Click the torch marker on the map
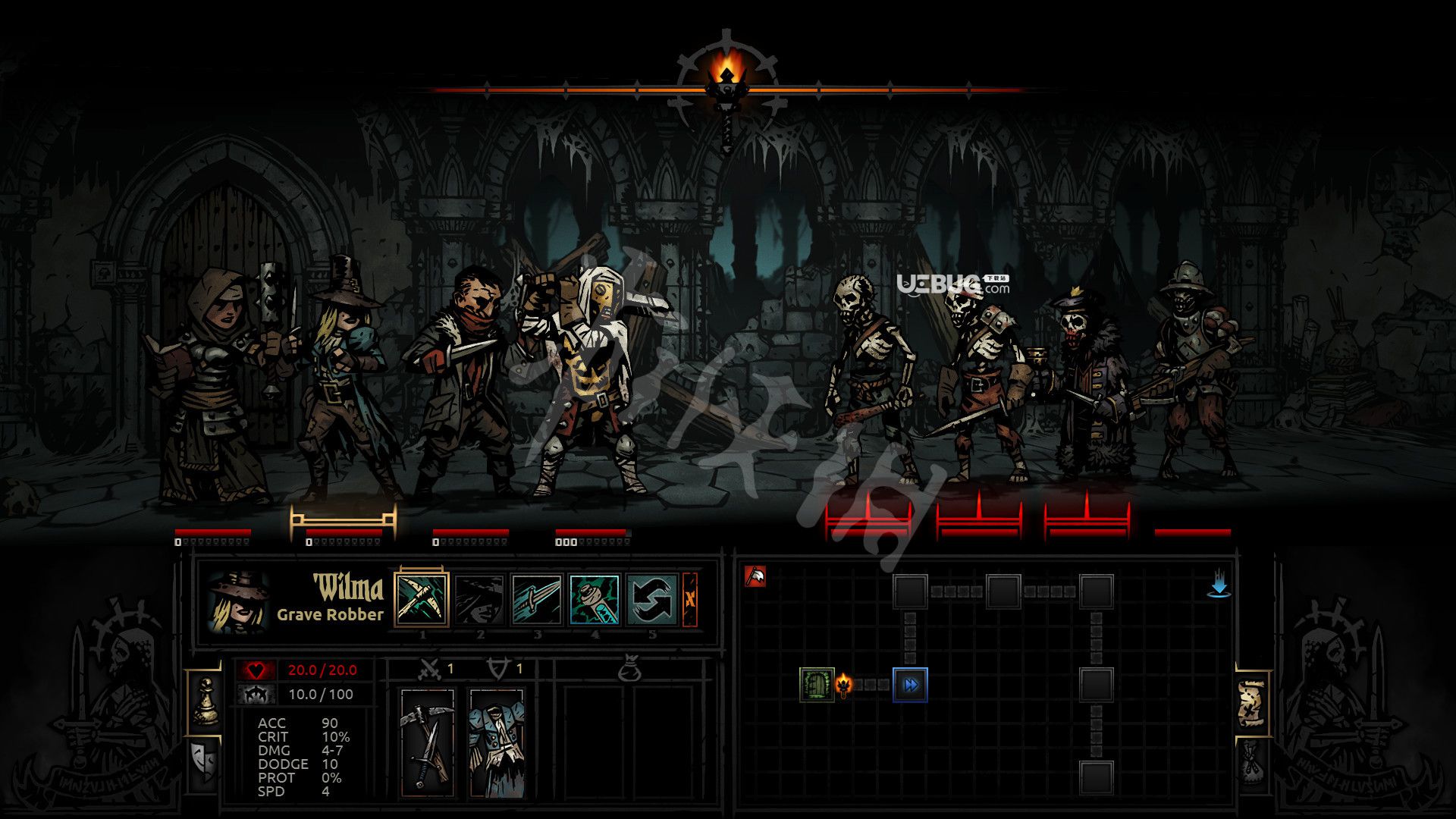The height and width of the screenshot is (819, 1456). point(844,685)
